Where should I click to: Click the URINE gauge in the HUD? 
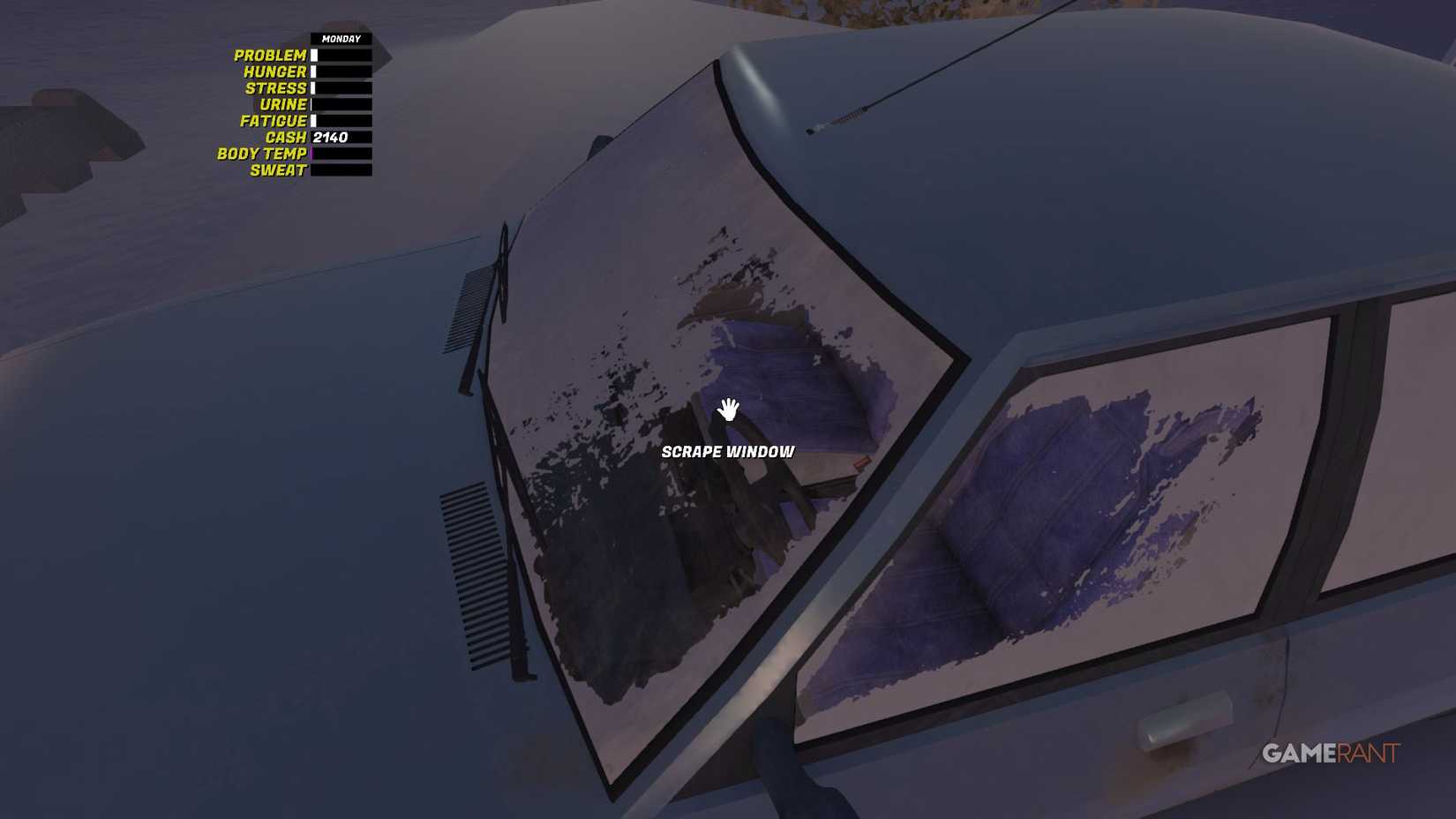340,104
